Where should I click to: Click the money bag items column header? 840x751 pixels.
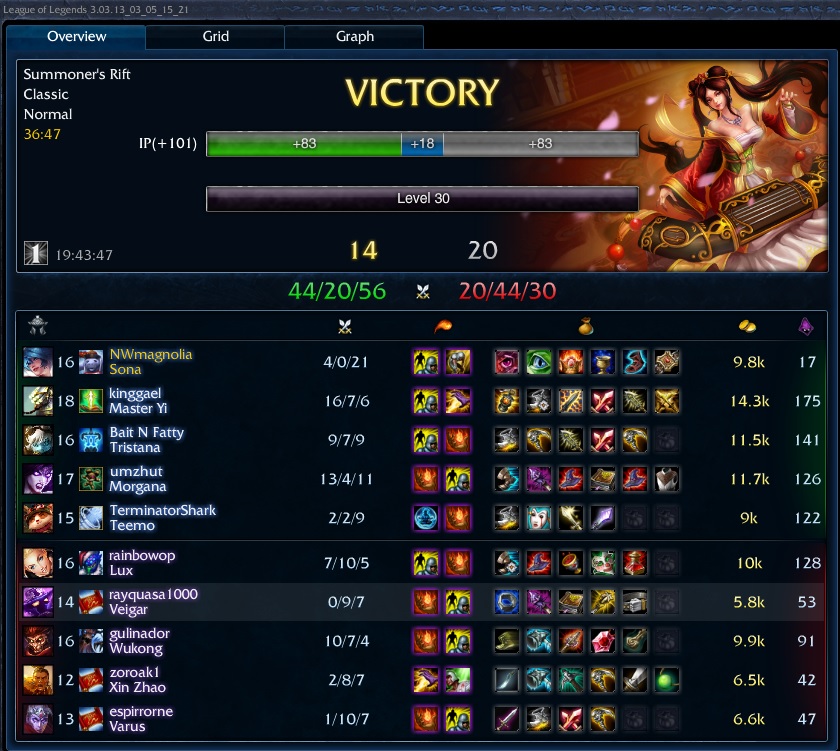click(587, 326)
